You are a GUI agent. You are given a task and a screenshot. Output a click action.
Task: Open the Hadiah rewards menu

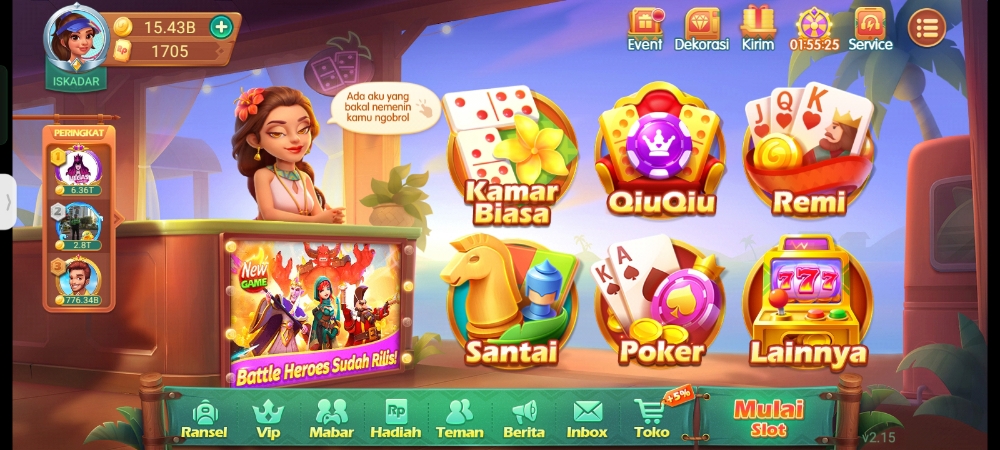click(396, 418)
